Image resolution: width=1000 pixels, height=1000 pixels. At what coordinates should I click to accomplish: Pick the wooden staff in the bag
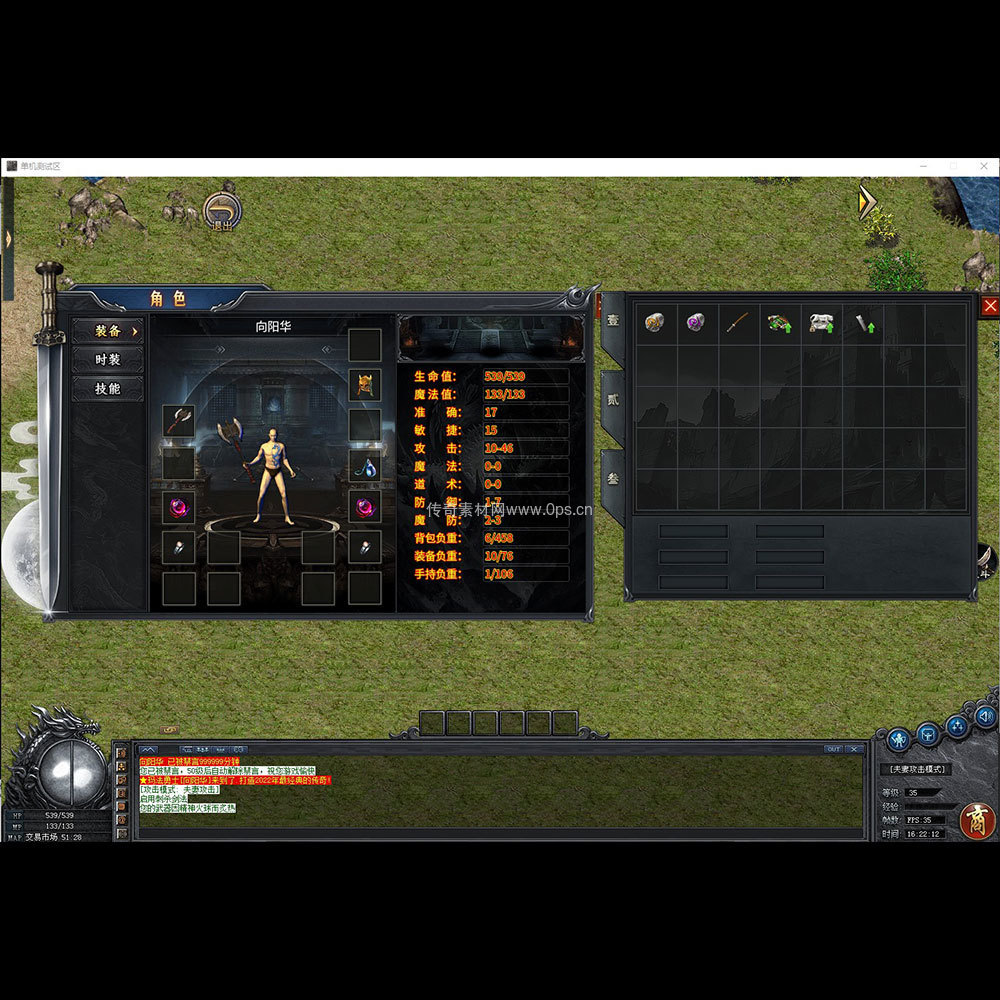click(738, 323)
